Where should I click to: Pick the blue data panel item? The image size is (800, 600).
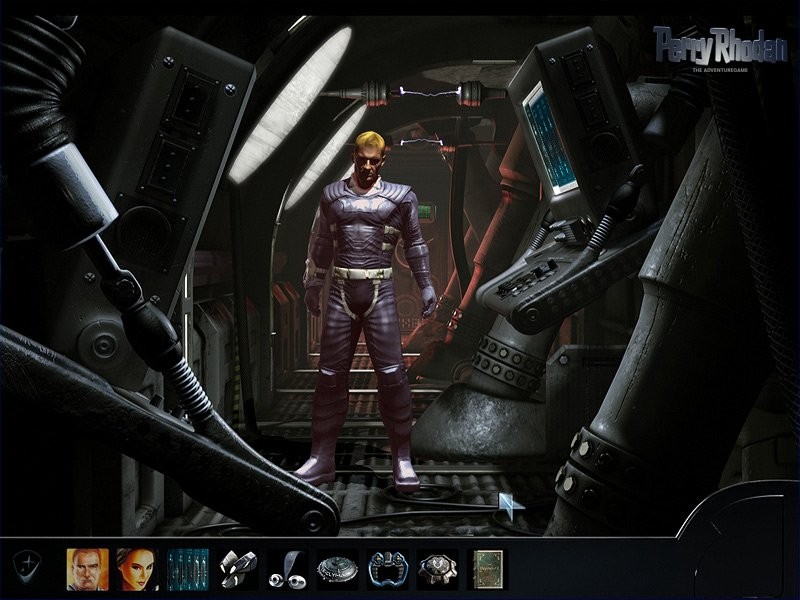click(x=187, y=568)
